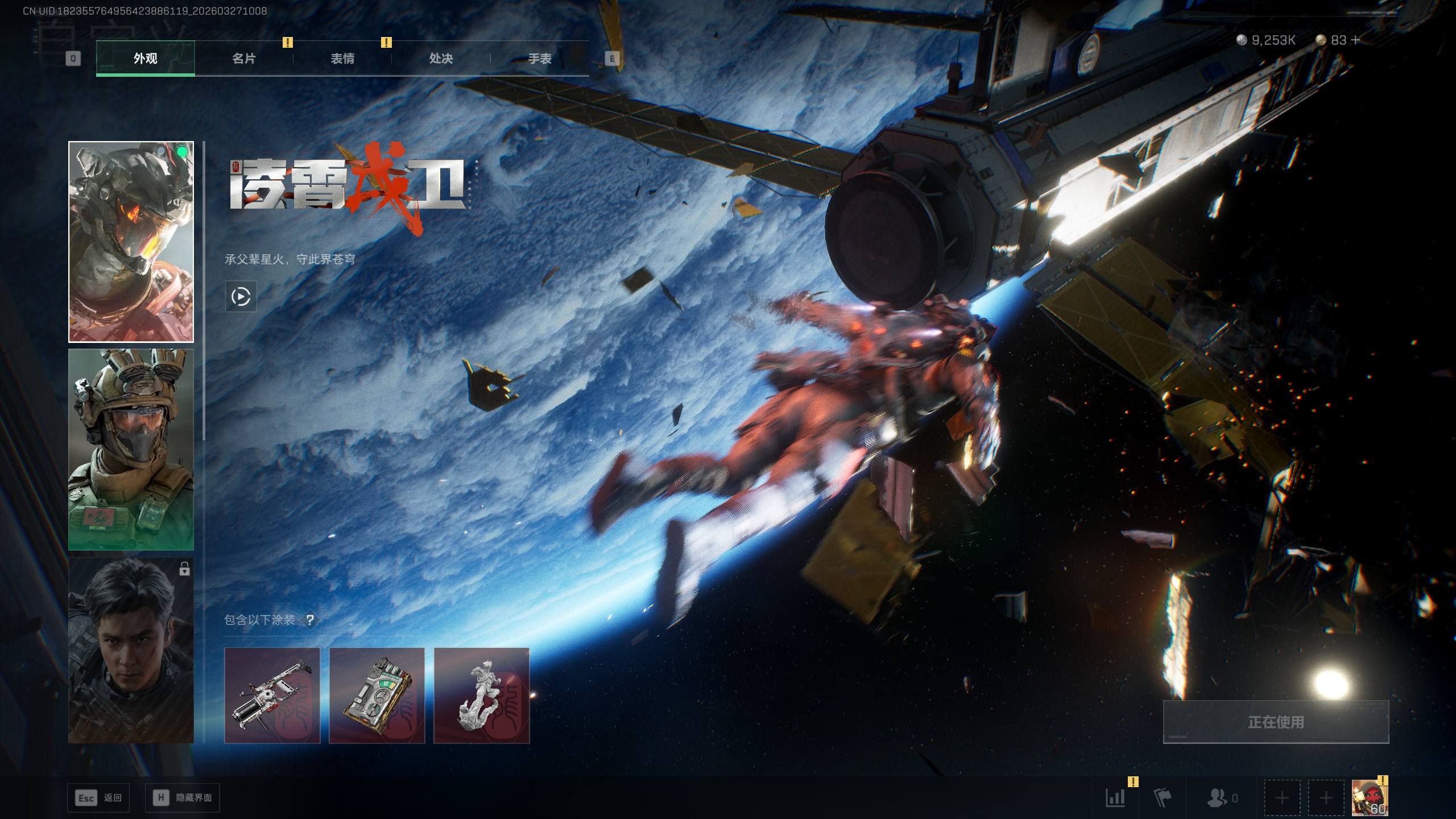Open the 名片 tab
The image size is (1456, 819).
[244, 58]
